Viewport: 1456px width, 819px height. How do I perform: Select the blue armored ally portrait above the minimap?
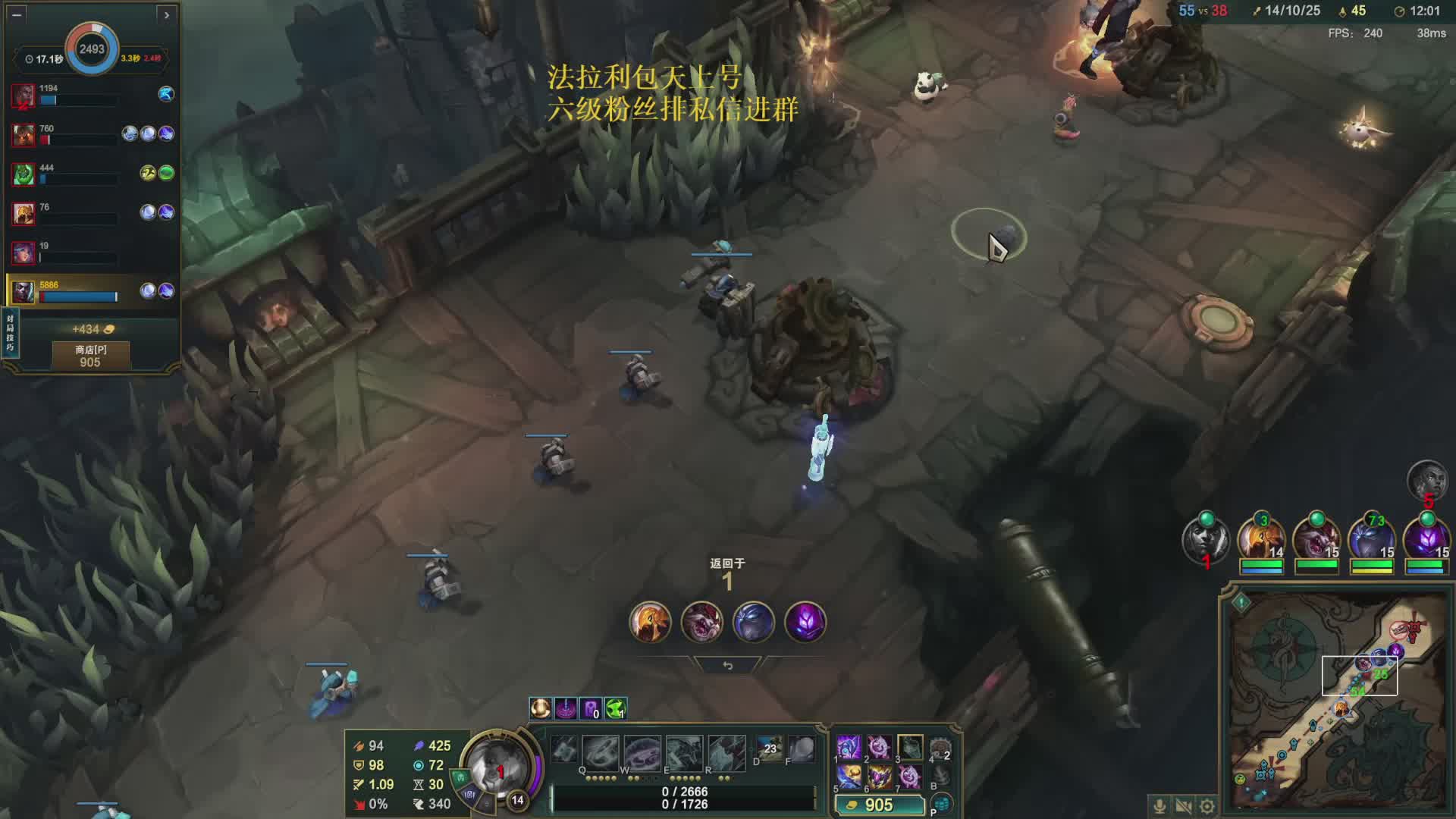coord(1372,540)
